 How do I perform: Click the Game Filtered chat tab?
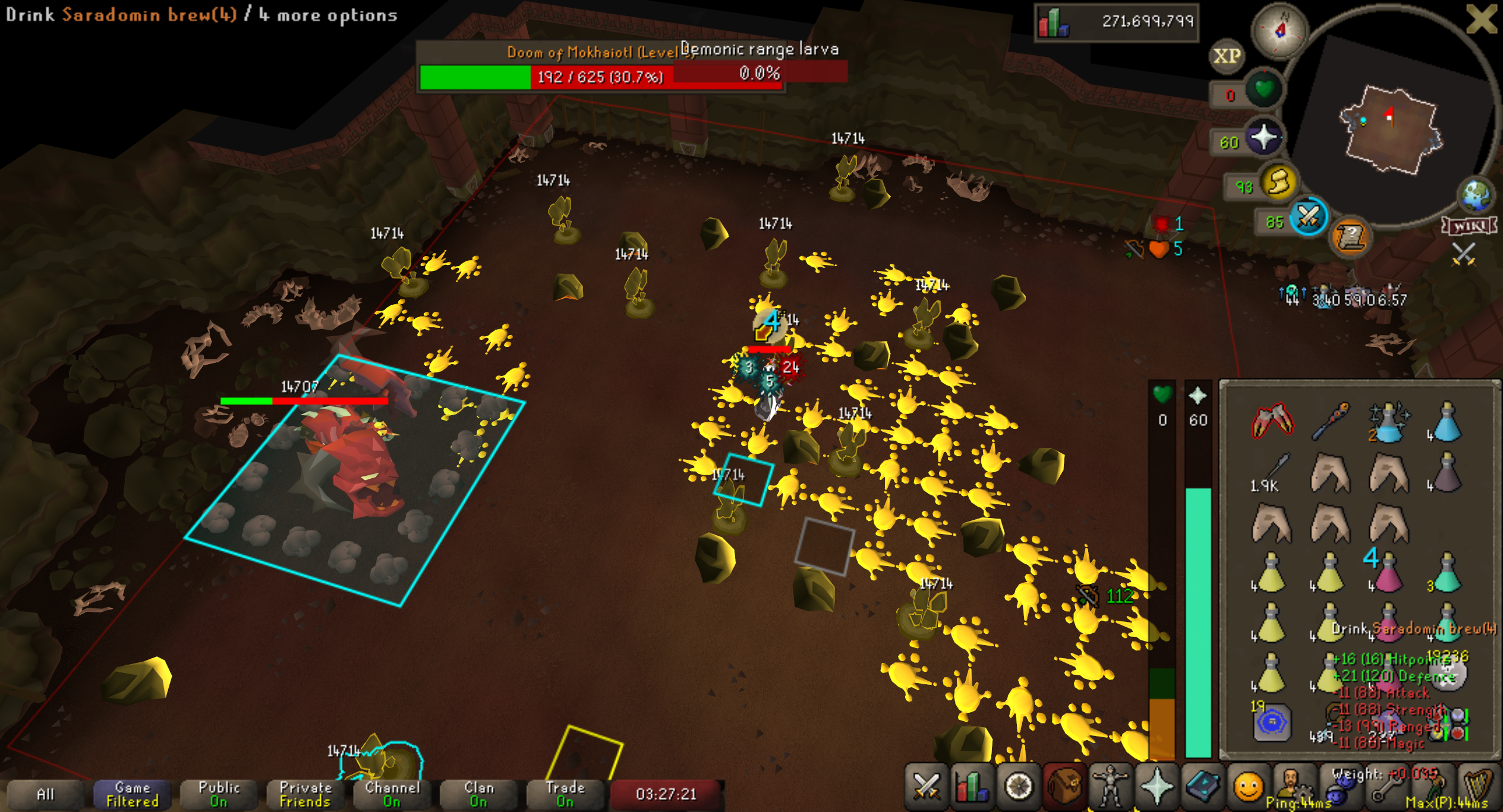click(x=133, y=794)
